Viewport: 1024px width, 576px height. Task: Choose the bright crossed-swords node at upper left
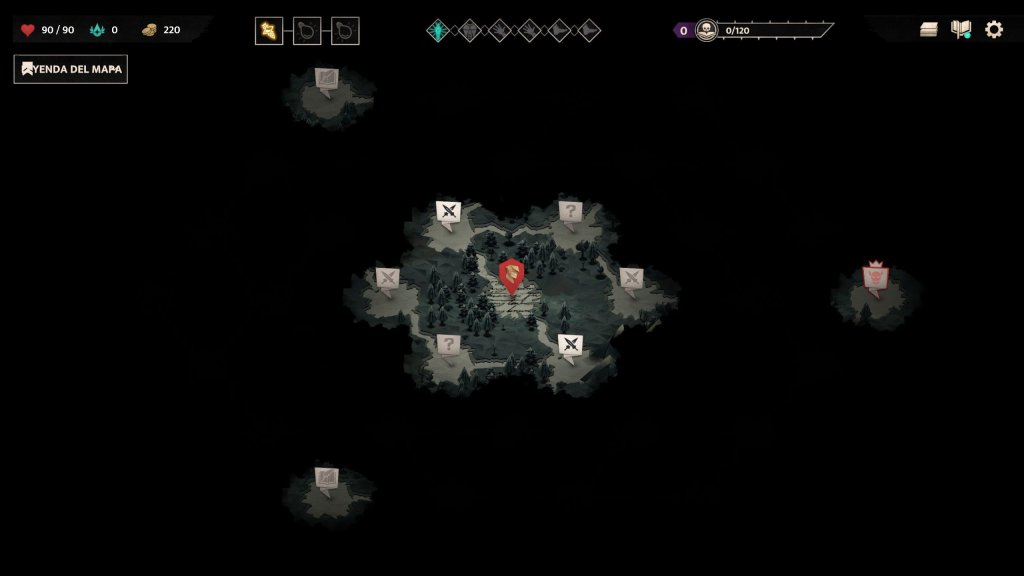[x=448, y=212]
